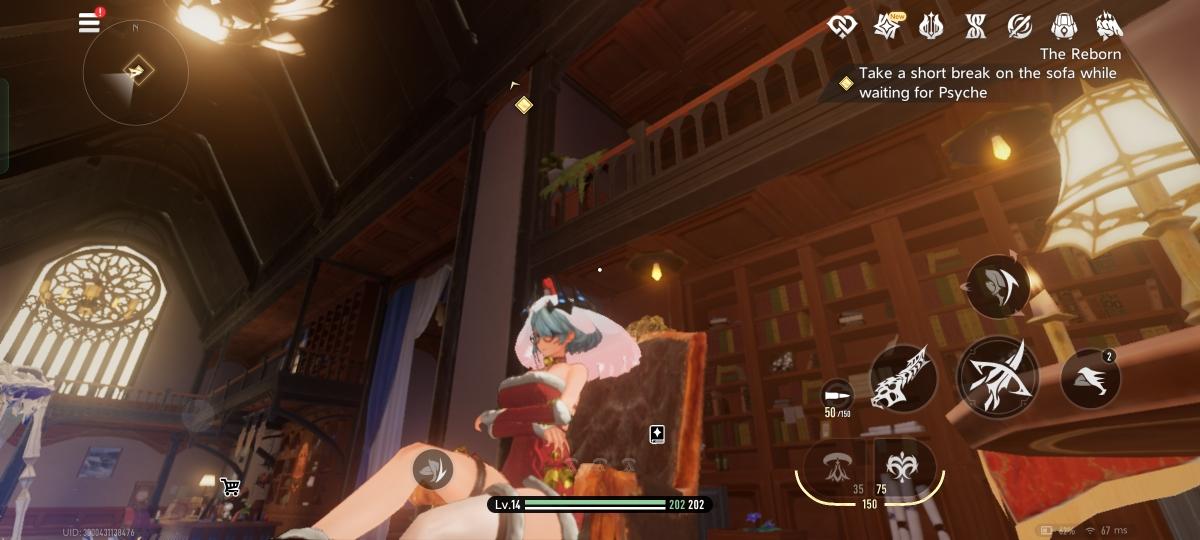The width and height of the screenshot is (1200, 540).
Task: Activate the ornate crest skill costing 75
Action: tap(904, 465)
